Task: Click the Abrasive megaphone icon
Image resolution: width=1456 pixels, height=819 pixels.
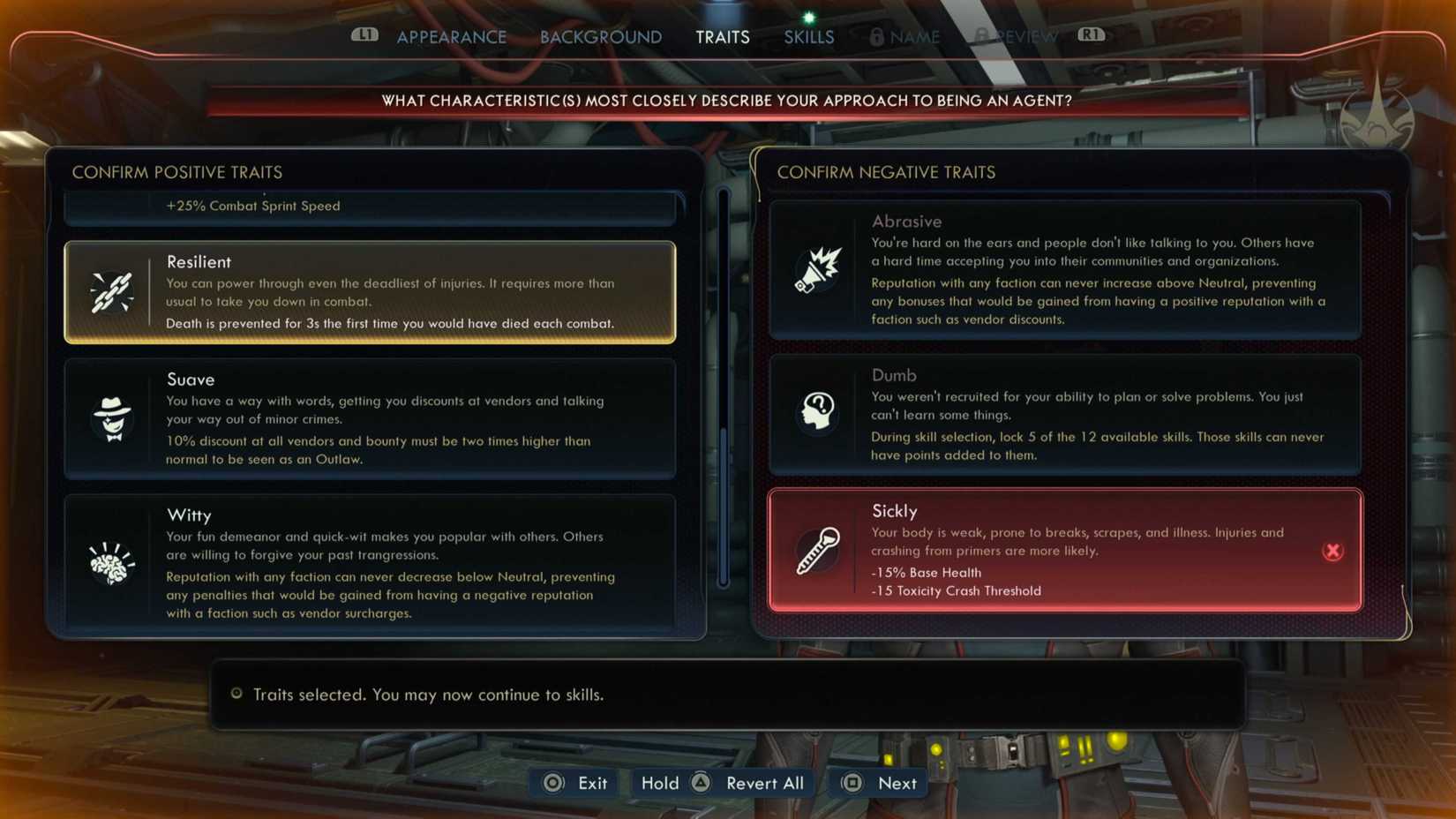Action: [816, 269]
